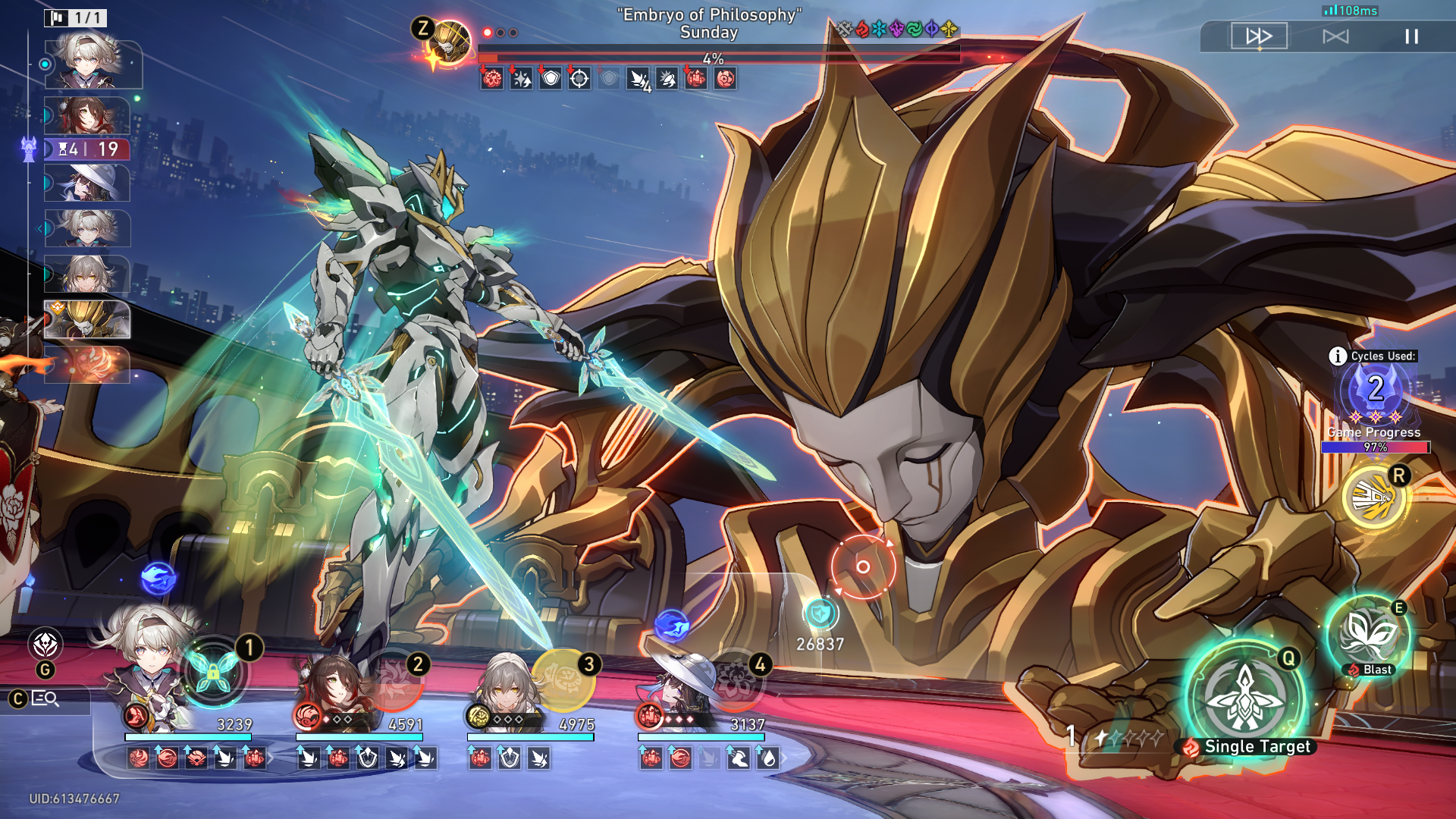This screenshot has height=819, width=1456.
Task: Use the white-hat character's ultimate numbered 4
Action: click(x=734, y=680)
